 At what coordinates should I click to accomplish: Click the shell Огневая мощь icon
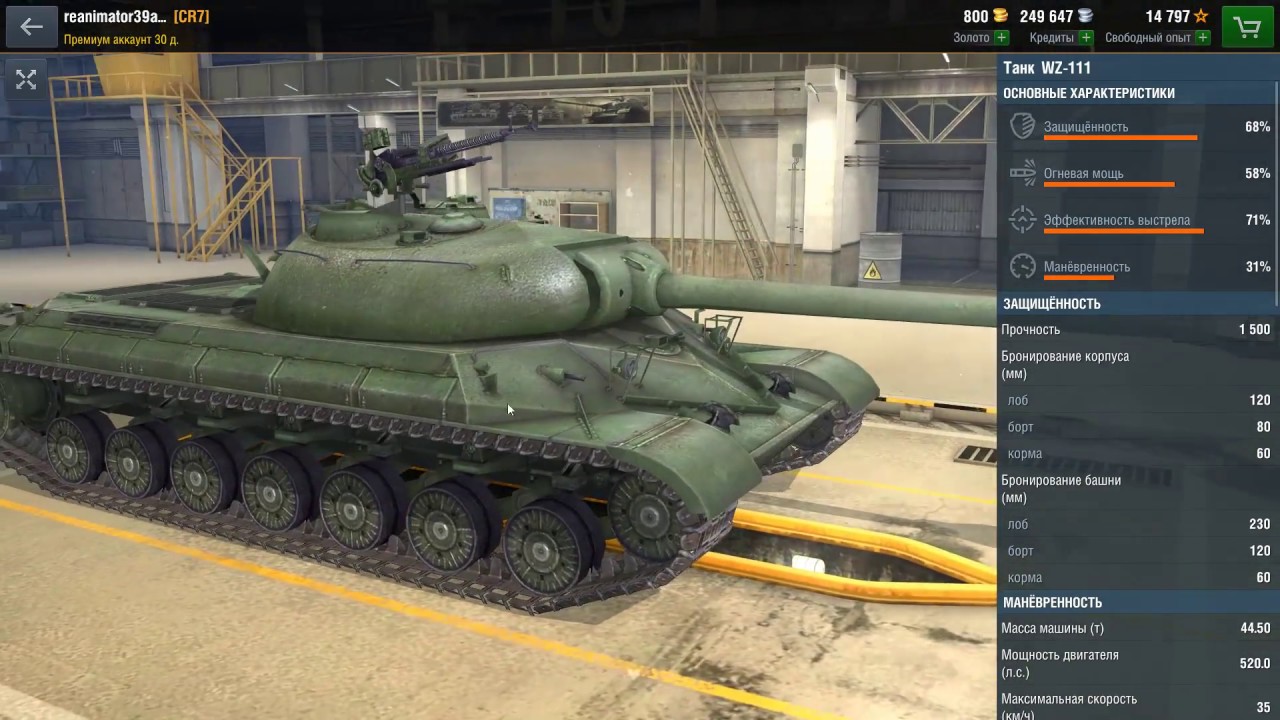pos(1022,173)
